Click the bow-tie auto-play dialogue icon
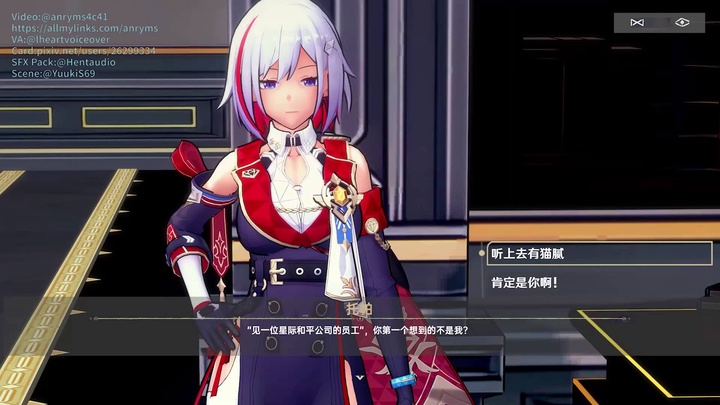720x405 pixels. 637,22
